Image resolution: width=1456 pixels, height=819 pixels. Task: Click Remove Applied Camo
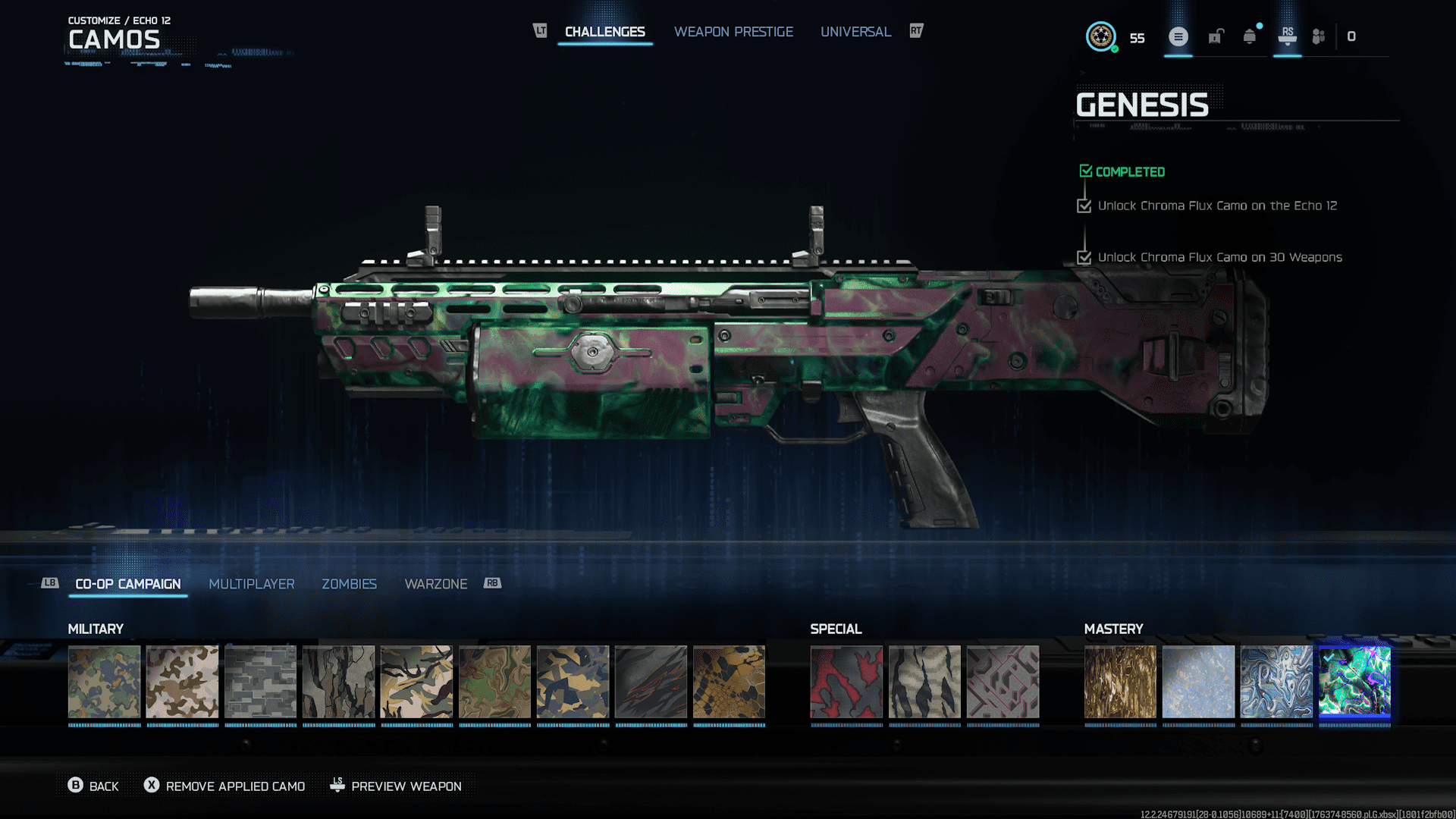[x=225, y=786]
